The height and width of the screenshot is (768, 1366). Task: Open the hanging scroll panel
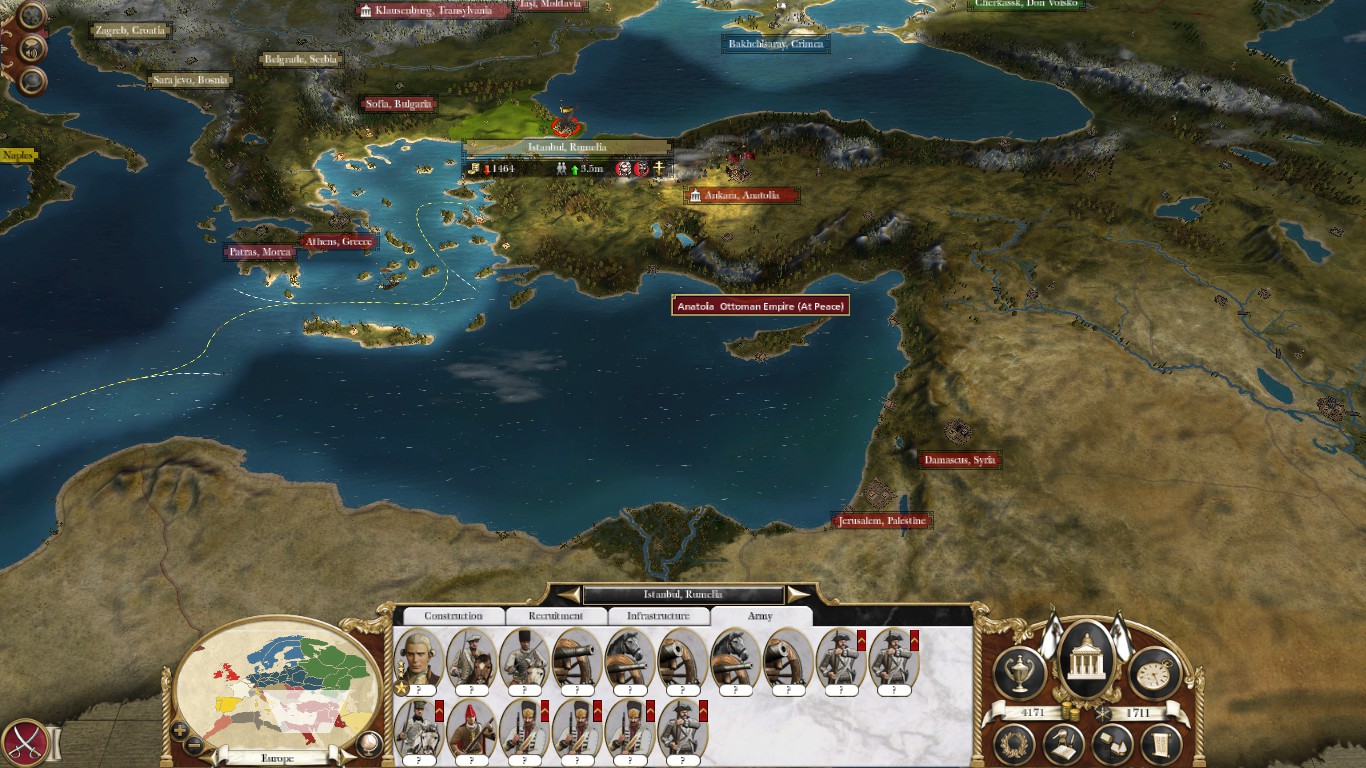point(1161,744)
